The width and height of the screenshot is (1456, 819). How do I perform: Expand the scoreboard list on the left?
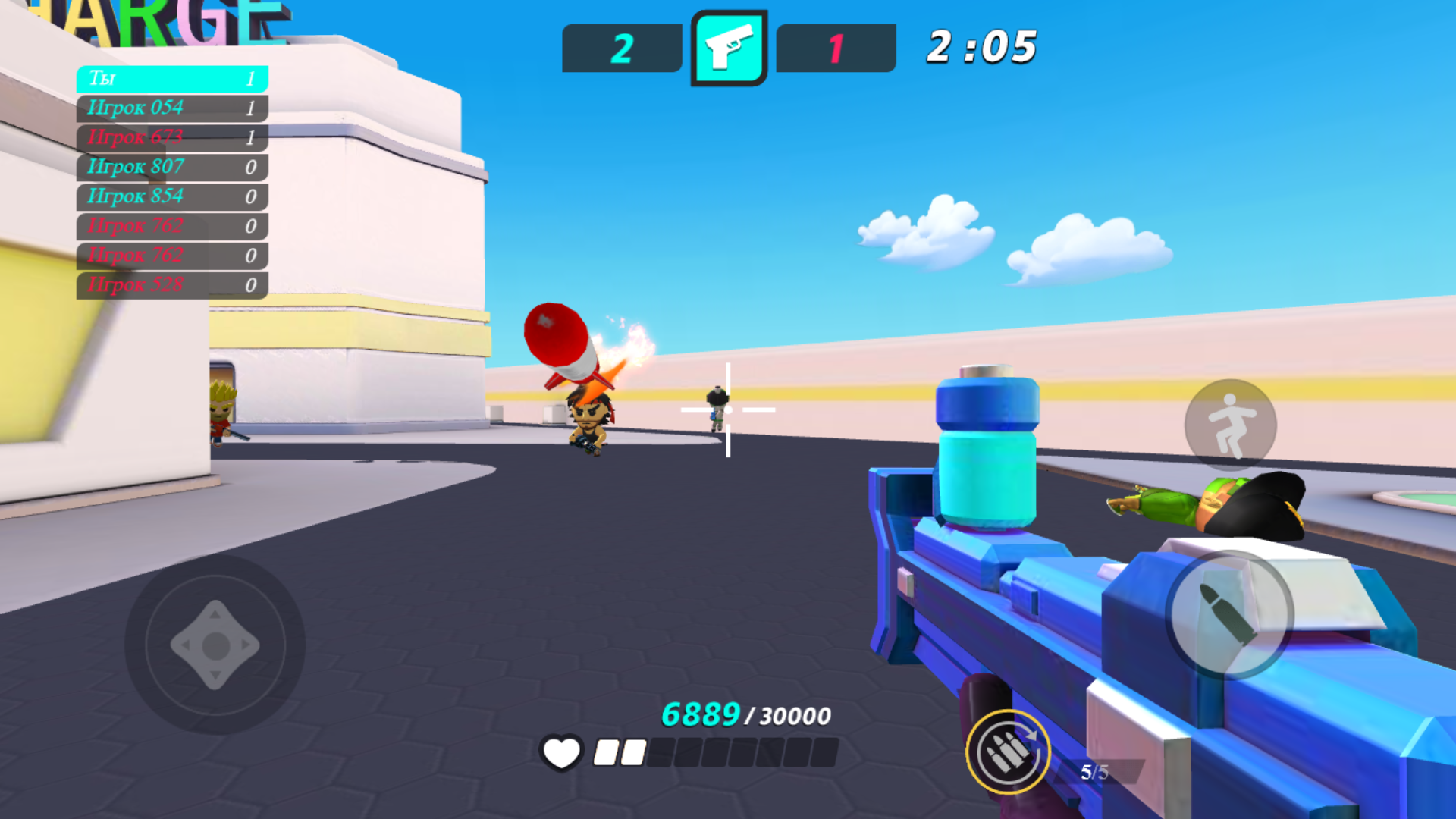click(x=171, y=182)
